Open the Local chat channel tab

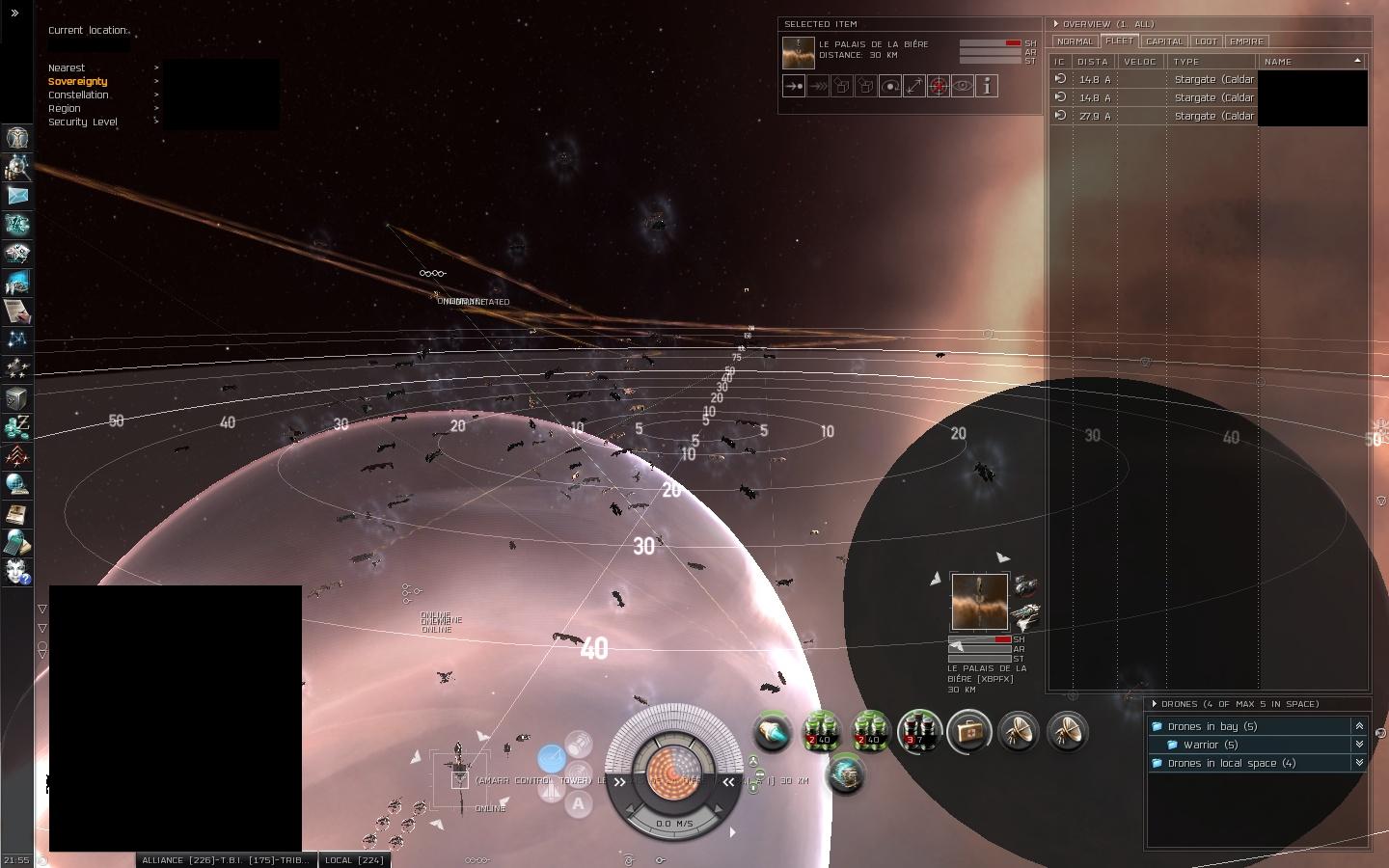(355, 860)
